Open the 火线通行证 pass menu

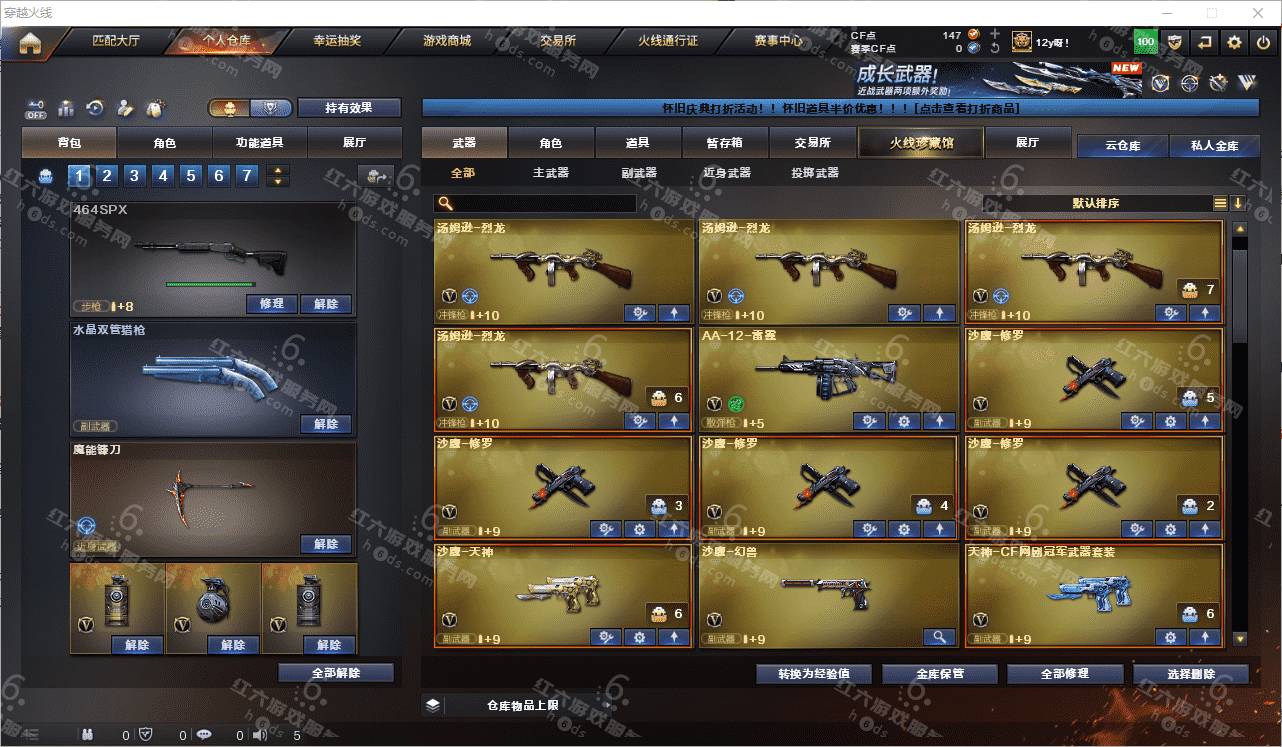(668, 41)
